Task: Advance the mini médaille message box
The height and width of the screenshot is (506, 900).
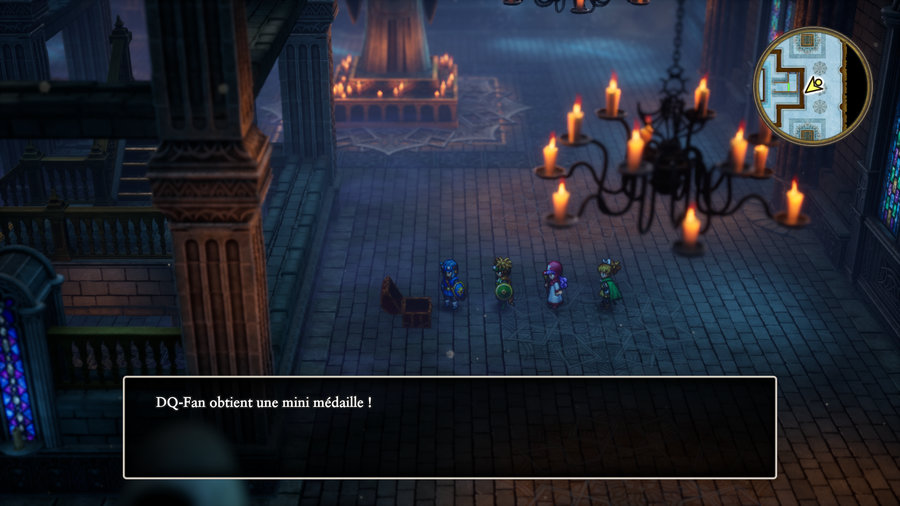Action: pos(449,427)
